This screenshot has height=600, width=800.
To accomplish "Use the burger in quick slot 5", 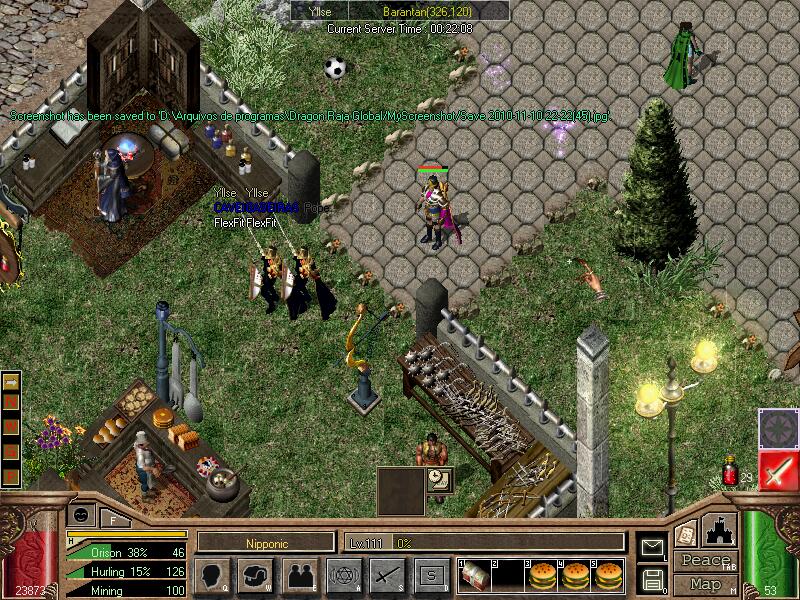I will [607, 574].
